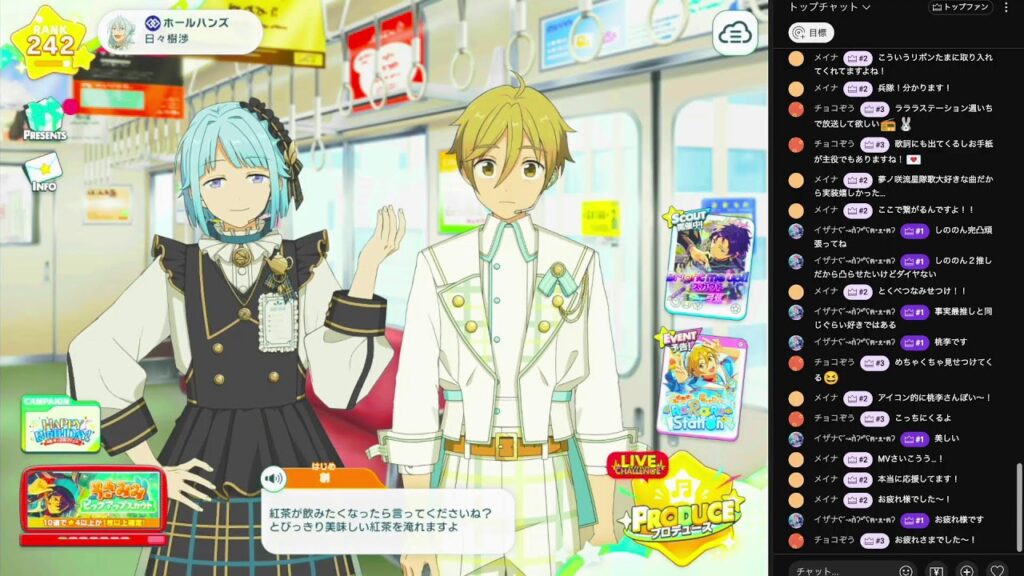
Task: Select the red pickup scout banner
Action: (93, 502)
